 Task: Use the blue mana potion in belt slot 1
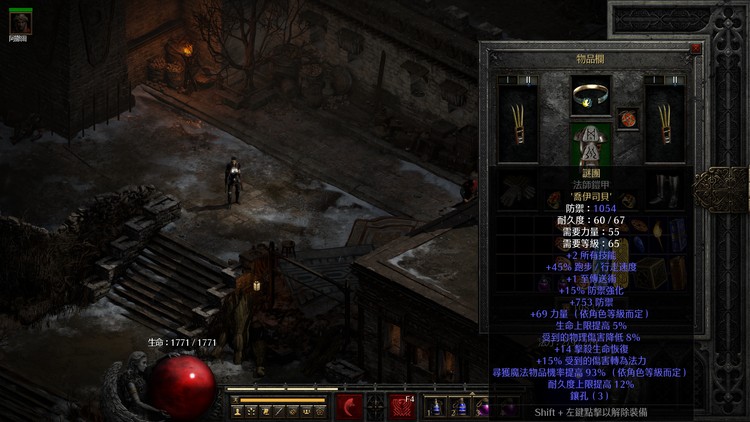pos(436,408)
